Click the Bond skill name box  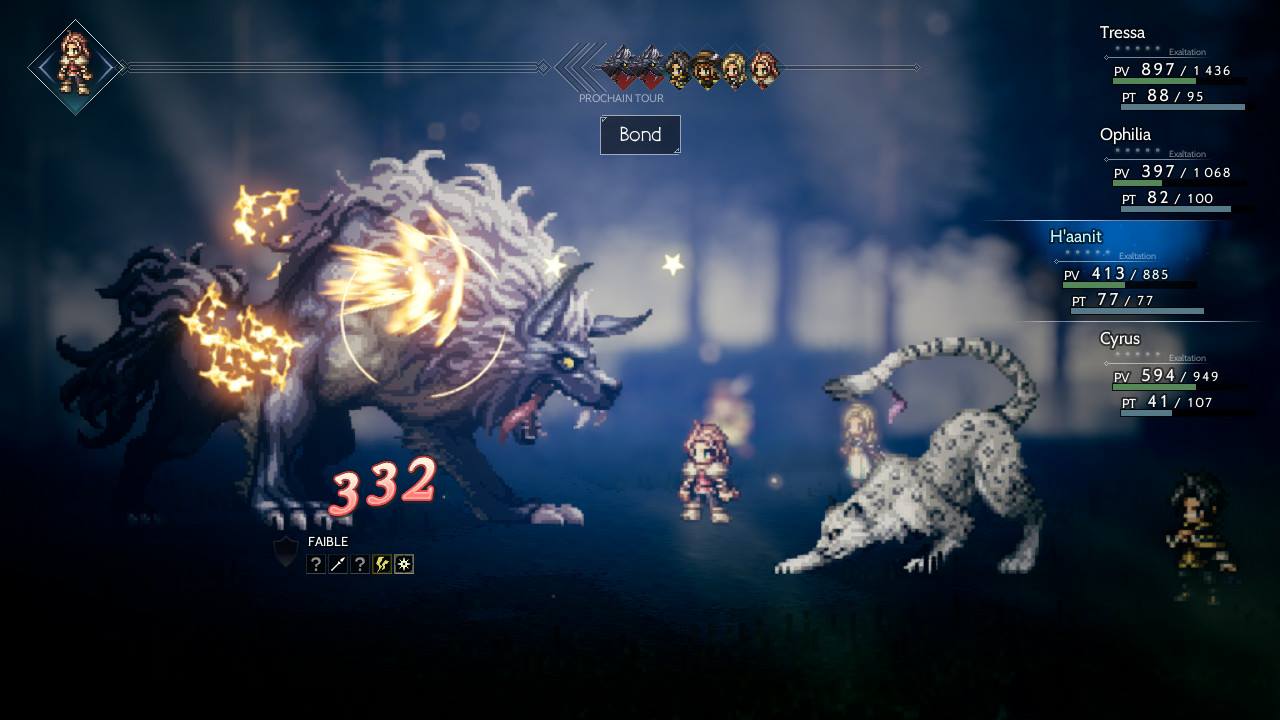point(640,135)
